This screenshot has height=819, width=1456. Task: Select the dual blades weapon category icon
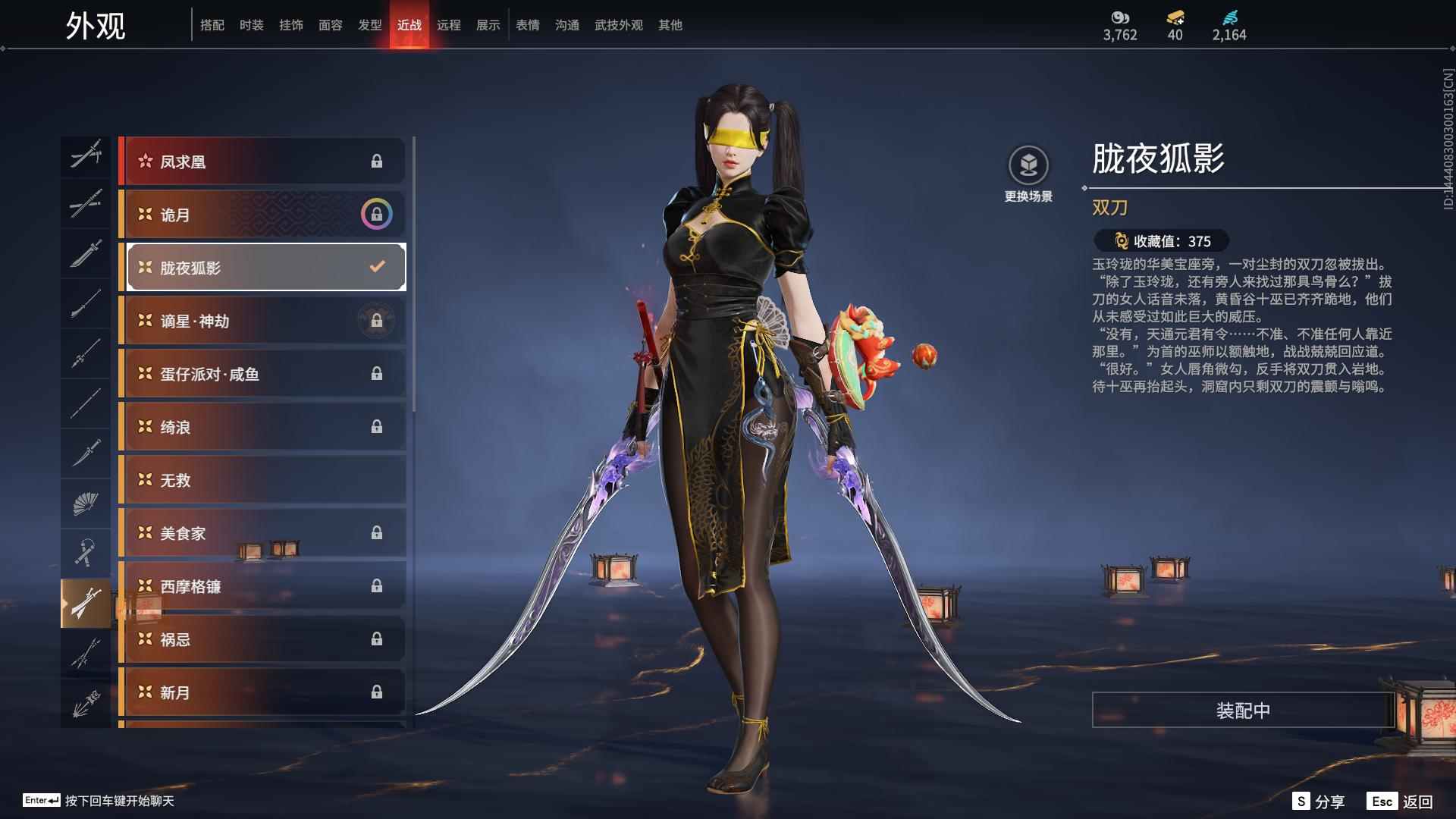point(87,603)
